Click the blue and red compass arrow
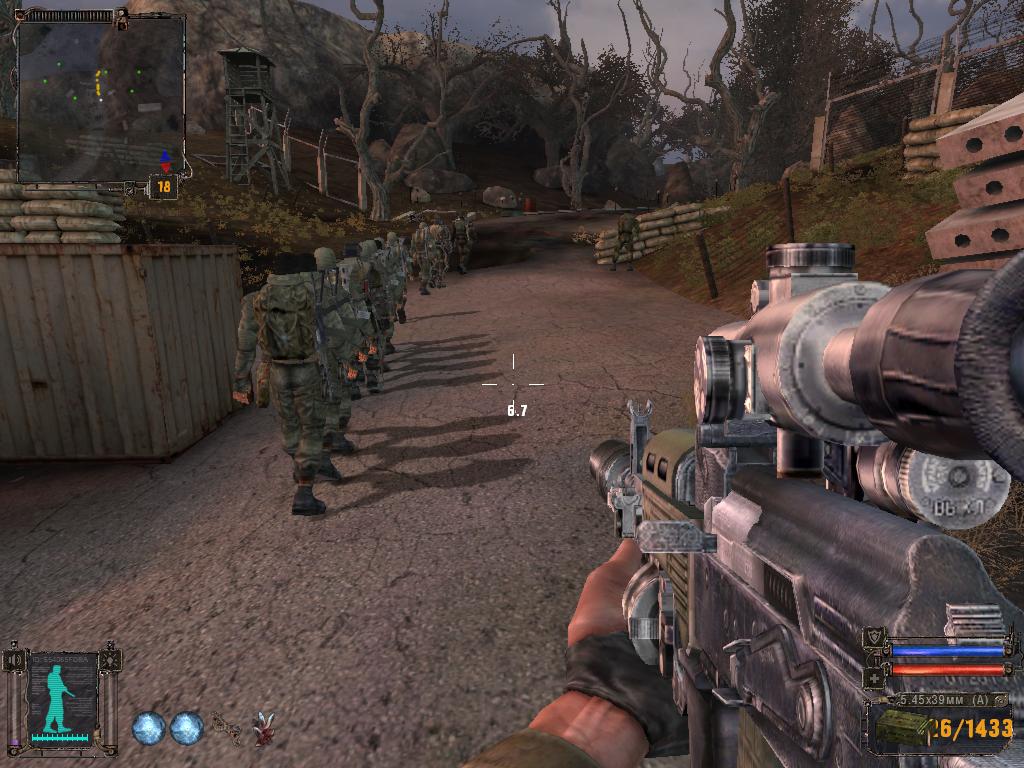This screenshot has width=1024, height=768. (x=164, y=161)
